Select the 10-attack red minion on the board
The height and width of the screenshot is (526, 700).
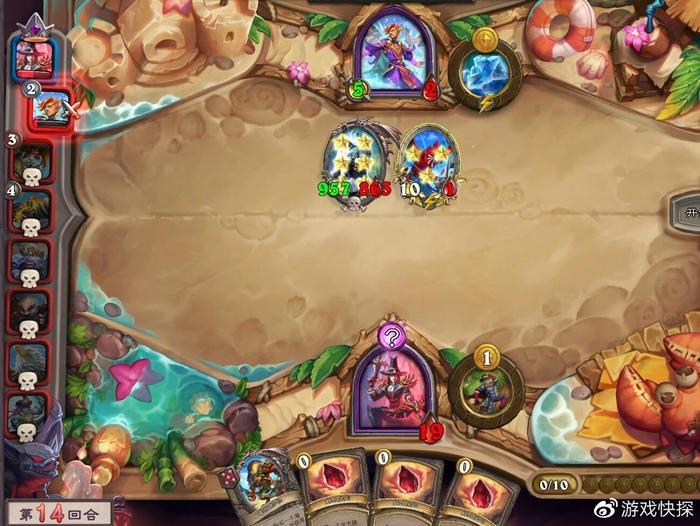[x=428, y=163]
